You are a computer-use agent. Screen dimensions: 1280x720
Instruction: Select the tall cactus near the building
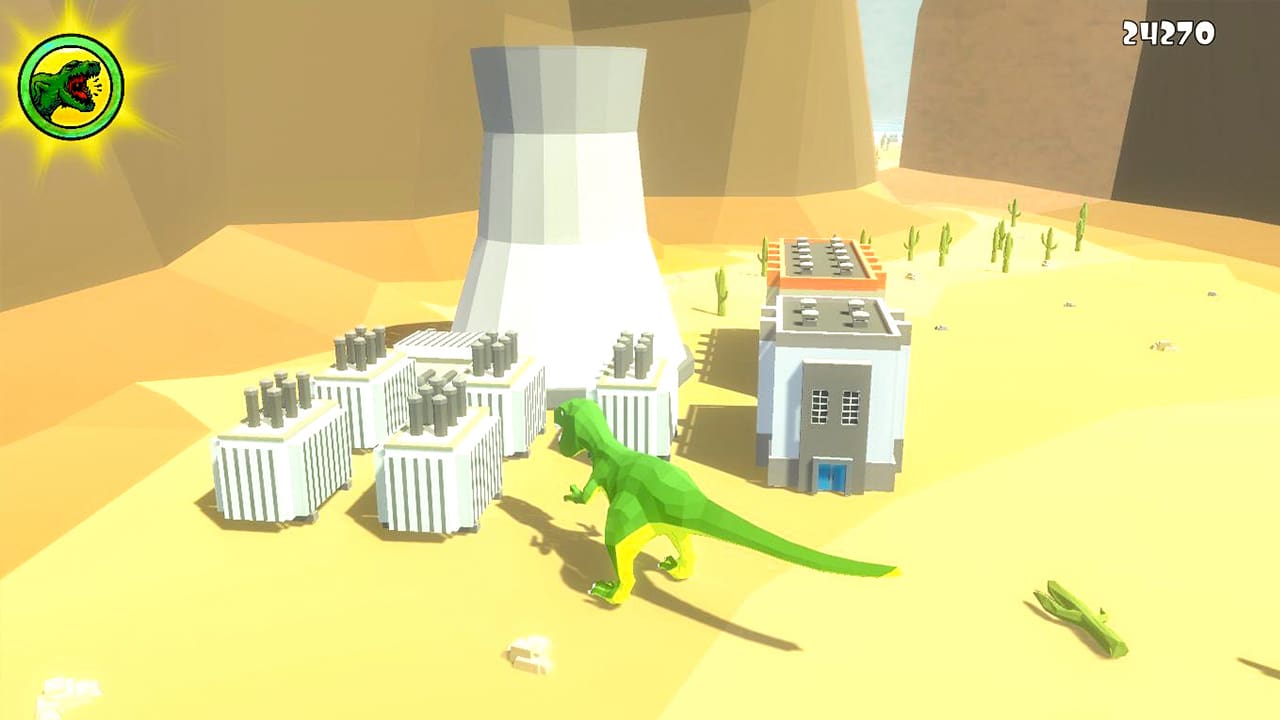tap(722, 290)
